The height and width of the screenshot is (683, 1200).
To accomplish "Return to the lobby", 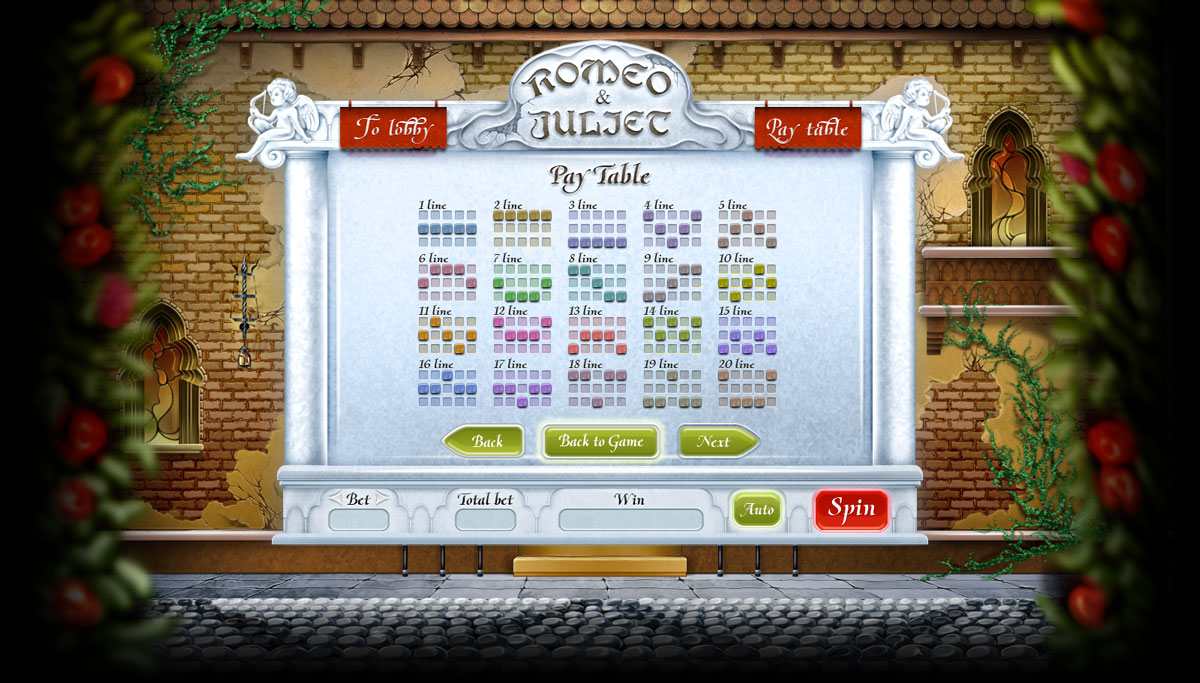I will (x=393, y=130).
